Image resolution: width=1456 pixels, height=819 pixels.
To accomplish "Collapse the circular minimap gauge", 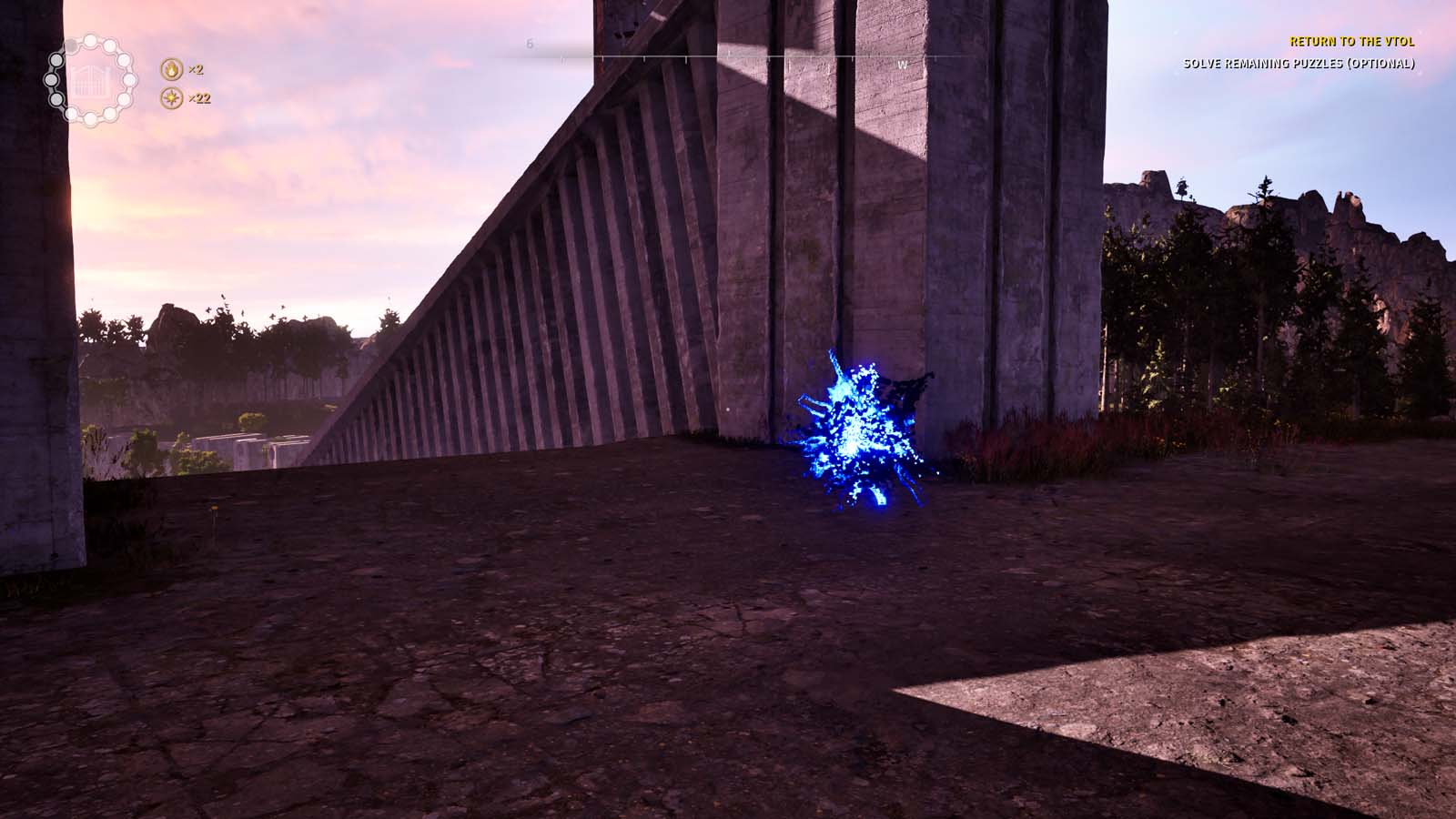I will (89, 80).
